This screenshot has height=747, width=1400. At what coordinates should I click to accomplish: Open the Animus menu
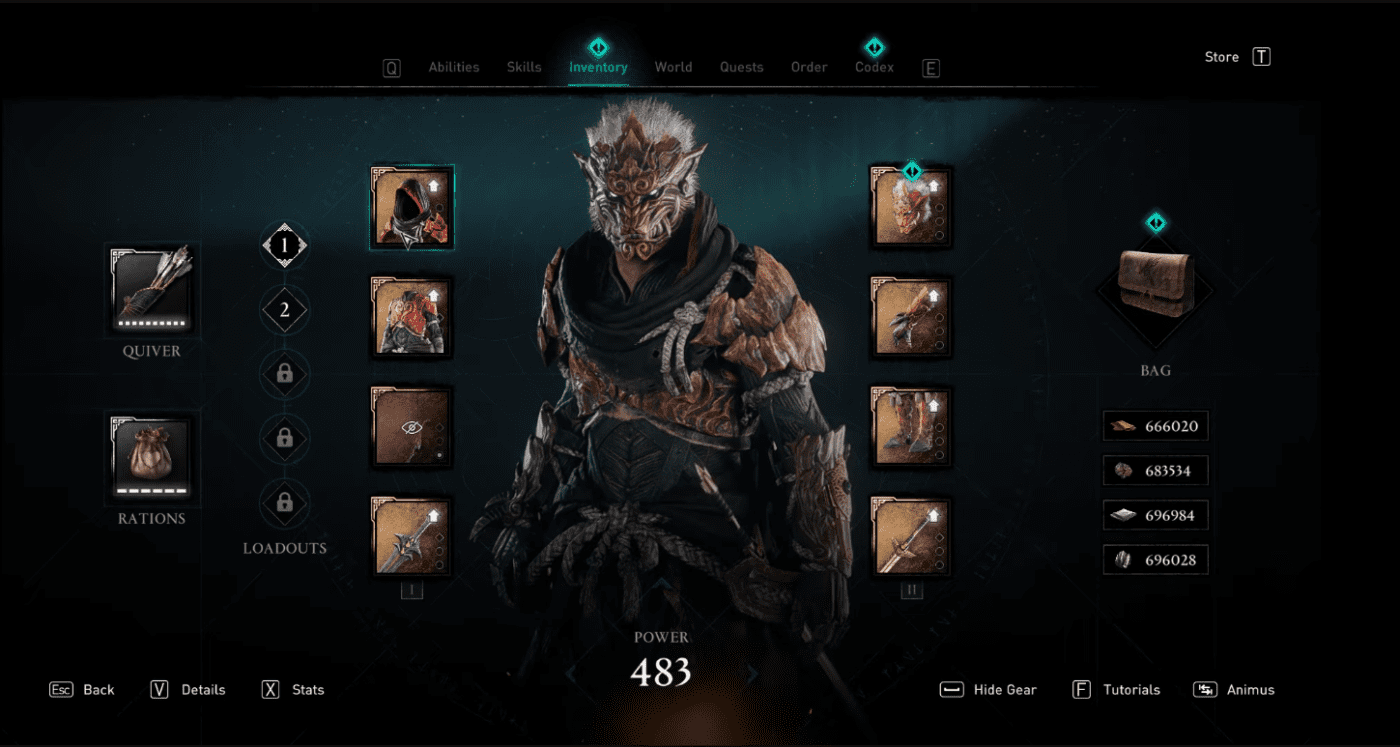[1249, 689]
